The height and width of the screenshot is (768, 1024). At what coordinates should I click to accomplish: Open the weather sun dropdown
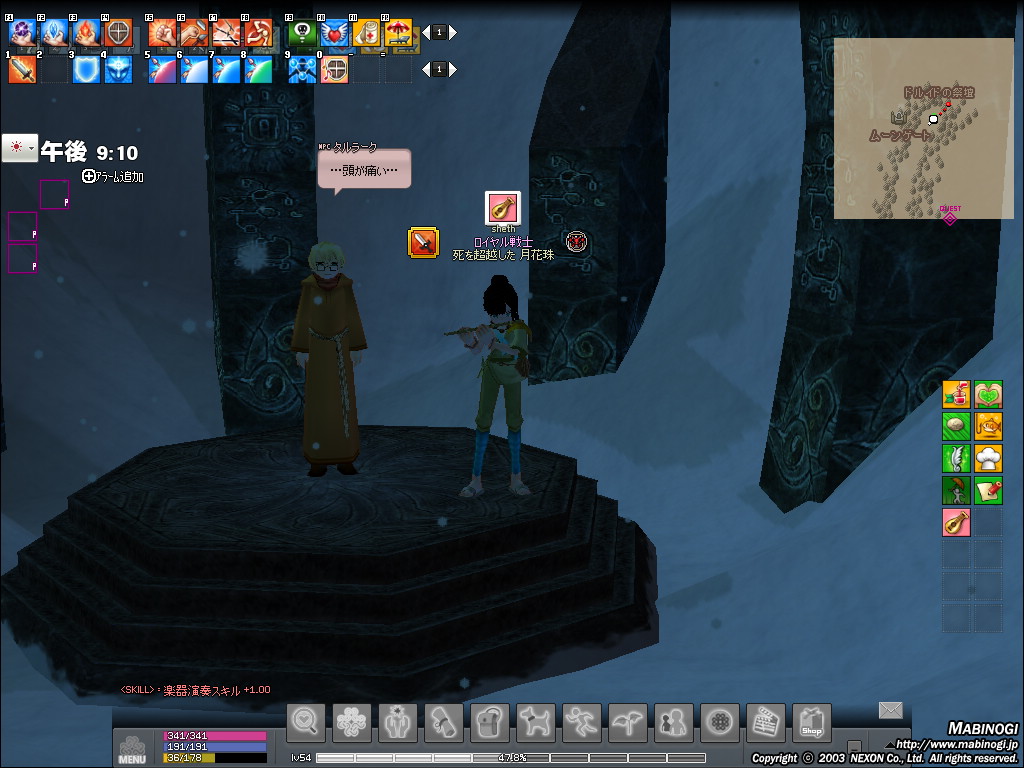click(x=20, y=148)
